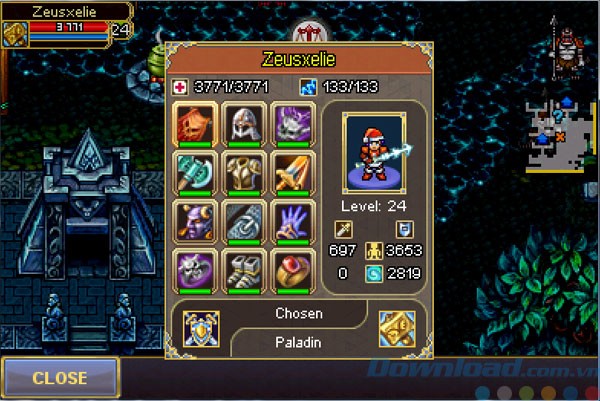
Task: Select the steel helmet slot
Action: [x=245, y=124]
